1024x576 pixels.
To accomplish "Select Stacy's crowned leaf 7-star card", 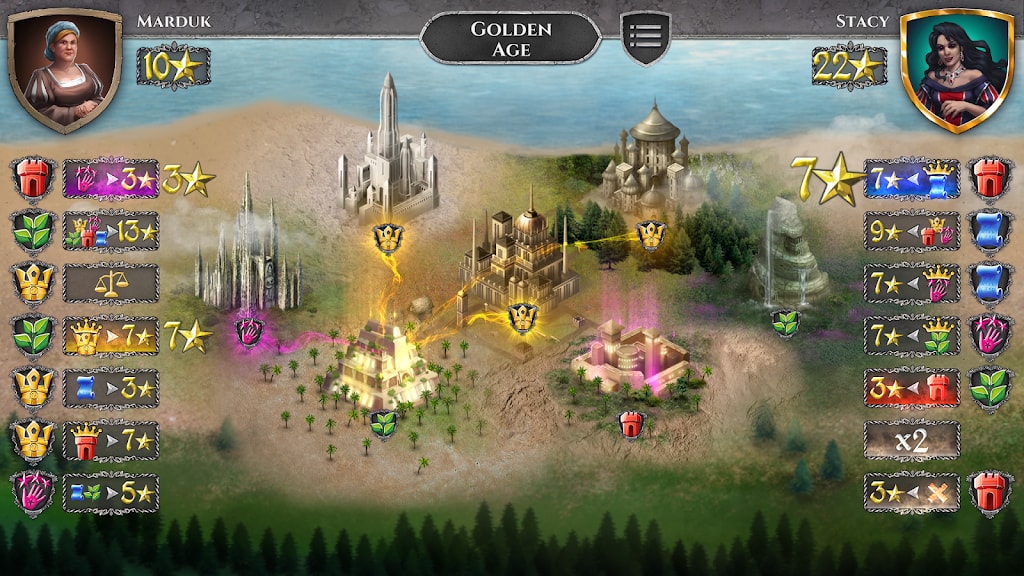I will (911, 336).
